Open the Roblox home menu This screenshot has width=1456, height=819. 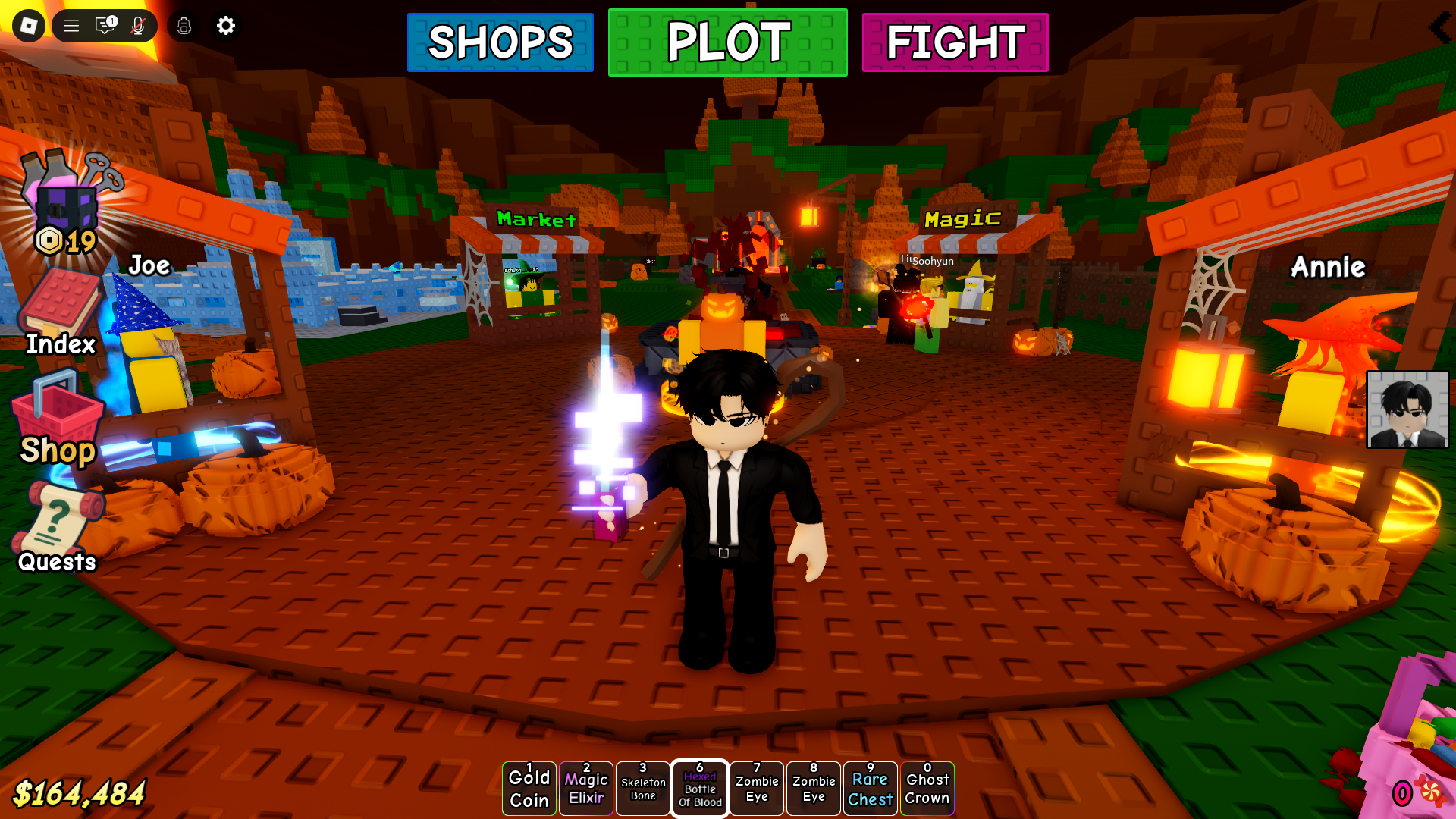coord(27,25)
